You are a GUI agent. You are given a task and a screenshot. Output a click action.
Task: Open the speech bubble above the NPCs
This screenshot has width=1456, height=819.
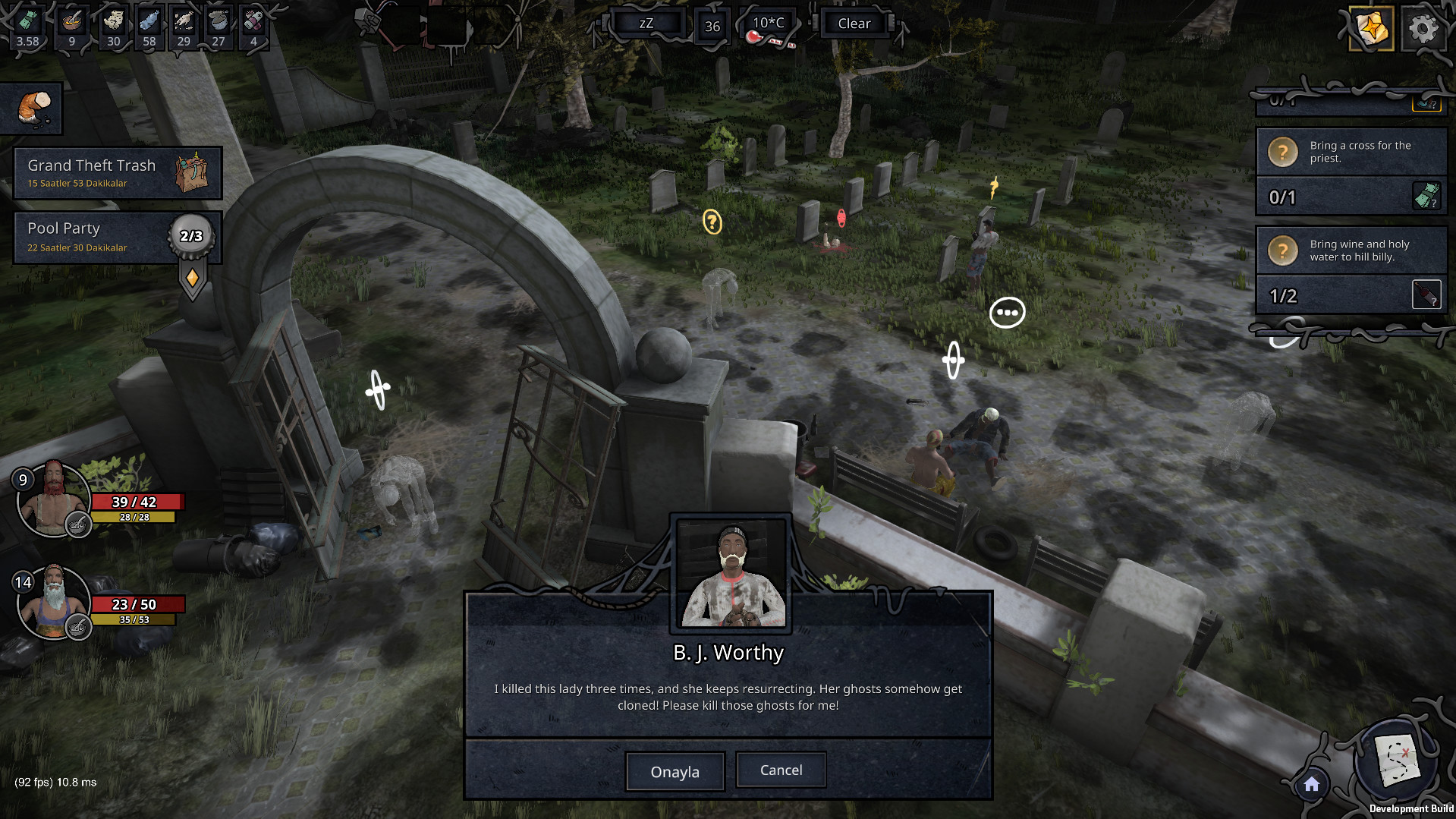pos(1007,311)
